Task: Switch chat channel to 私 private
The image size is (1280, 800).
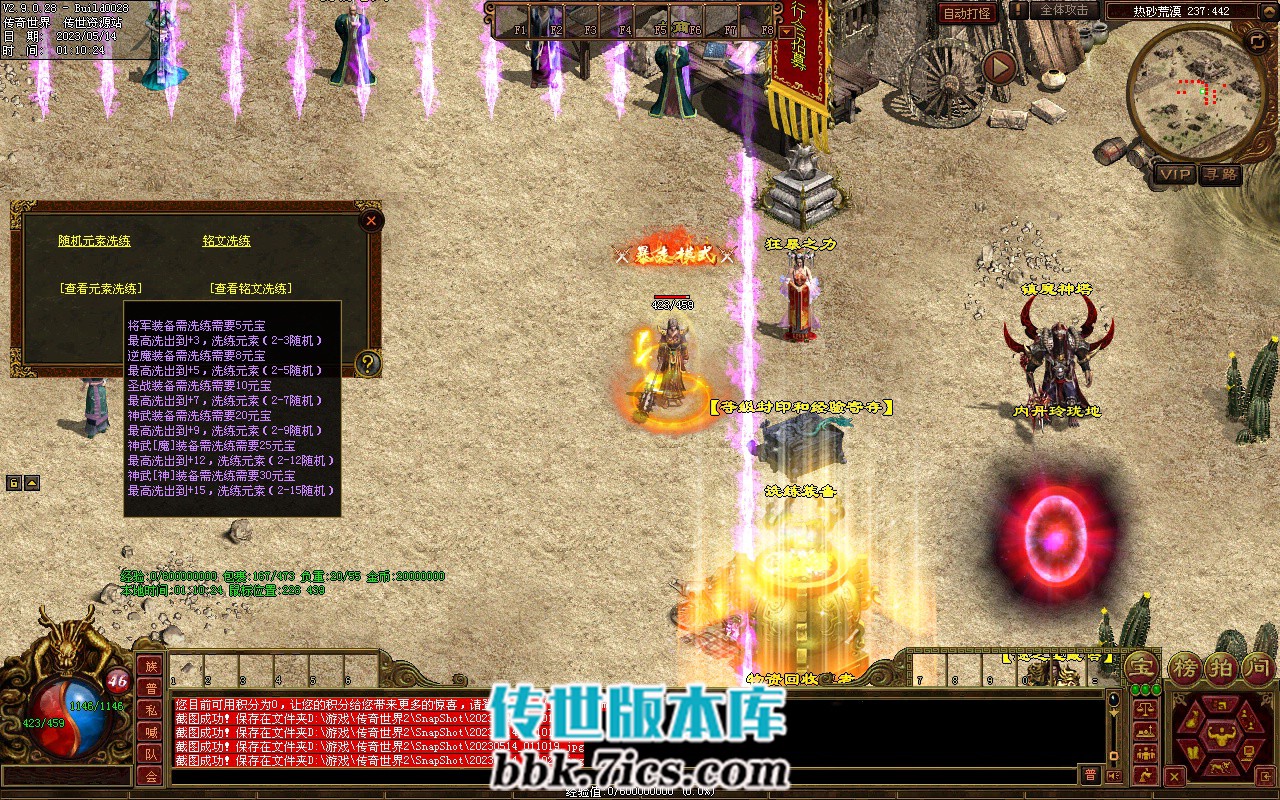Action: (150, 710)
